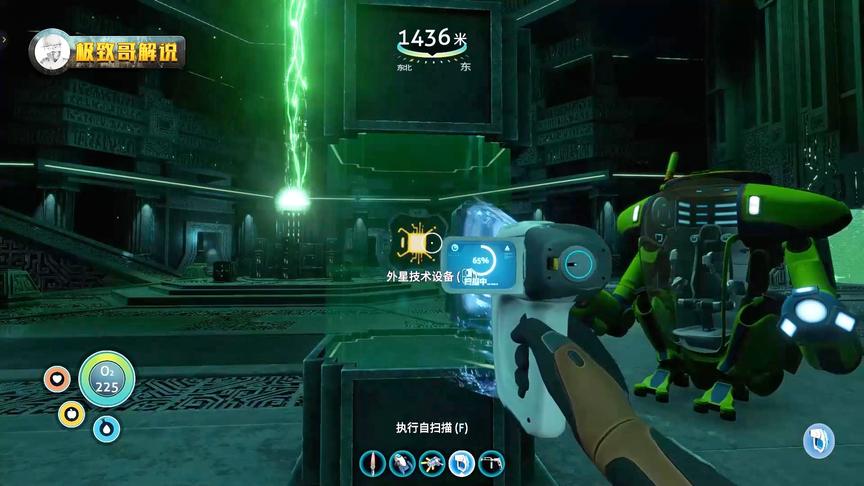Select the highlighted scanner hotbar slot
Viewport: 864px width, 486px height.
pyautogui.click(x=462, y=463)
